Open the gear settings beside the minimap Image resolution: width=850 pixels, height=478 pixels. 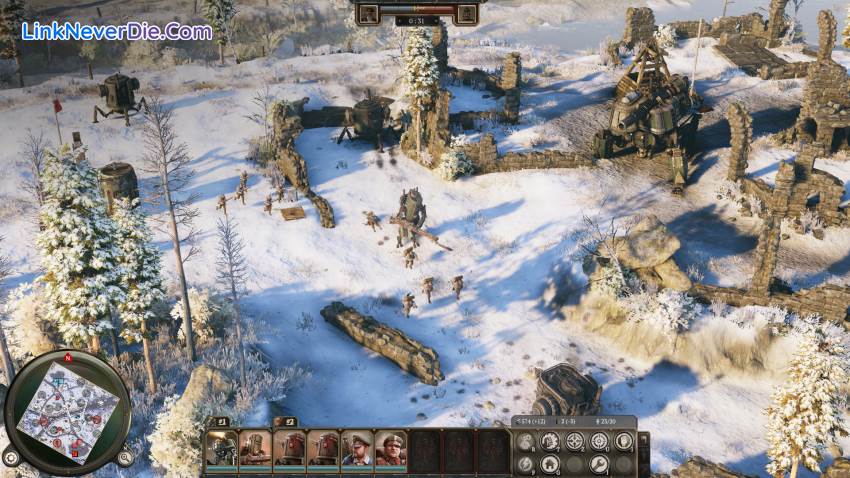(x=12, y=457)
